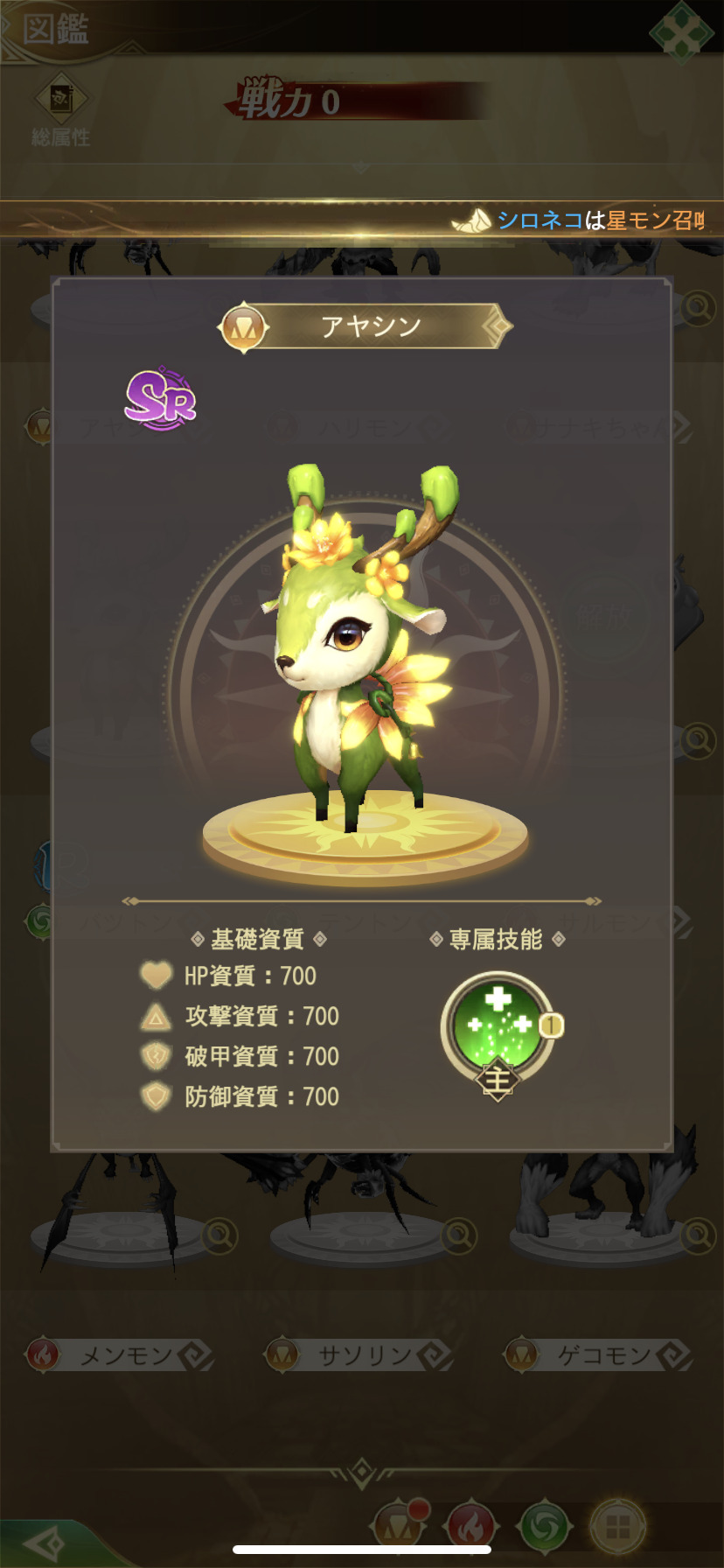This screenshot has width=724, height=1568.
Task: Select the サソリン name plate
Action: [x=361, y=1355]
